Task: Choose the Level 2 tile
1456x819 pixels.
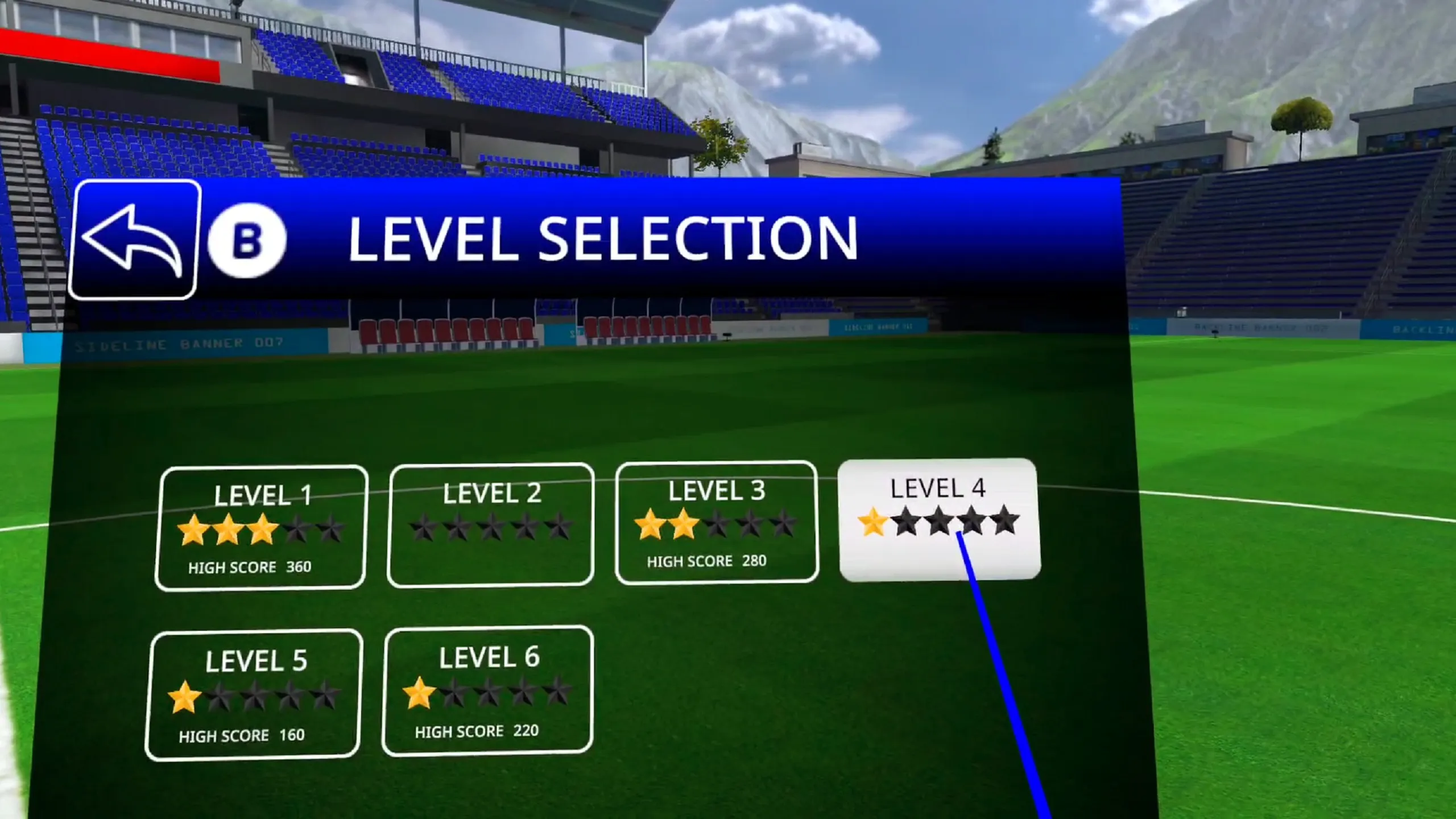Action: (491, 525)
